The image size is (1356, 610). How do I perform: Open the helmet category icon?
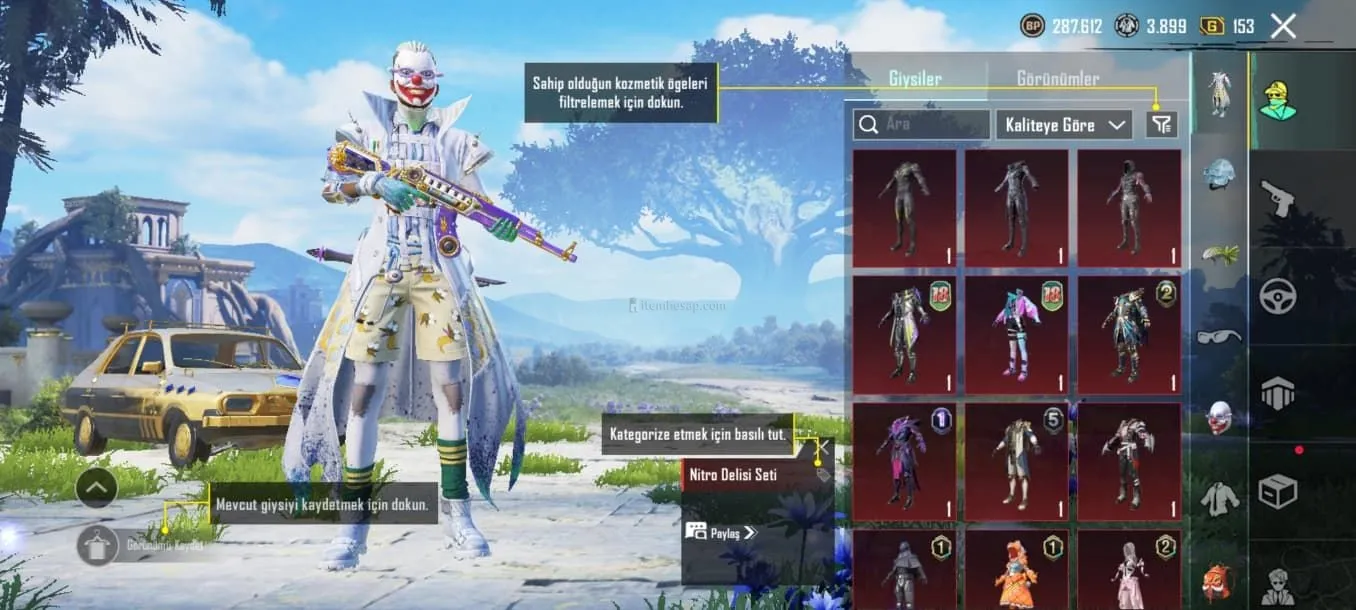coord(1219,172)
